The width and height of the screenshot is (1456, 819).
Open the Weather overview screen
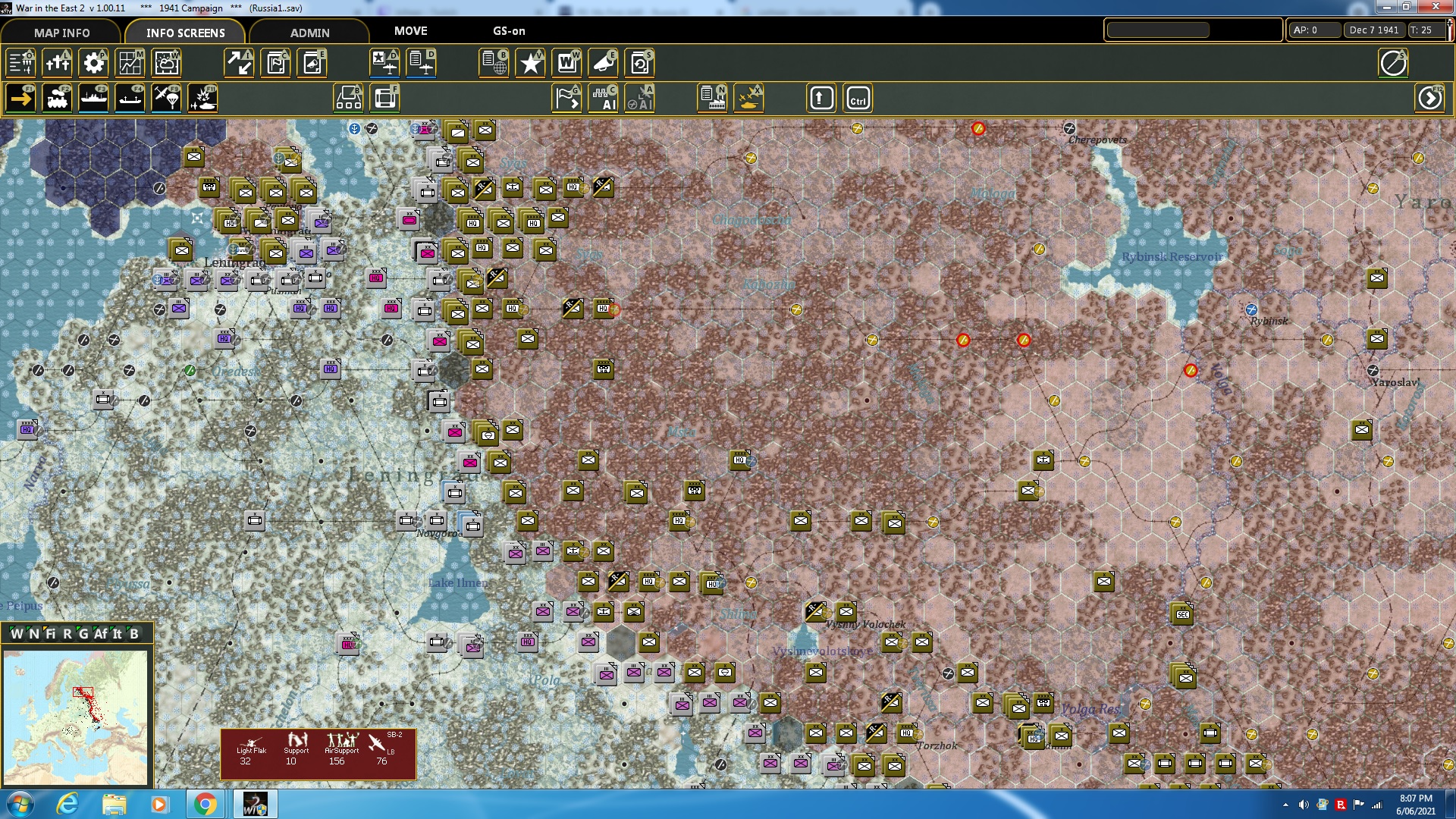(166, 63)
